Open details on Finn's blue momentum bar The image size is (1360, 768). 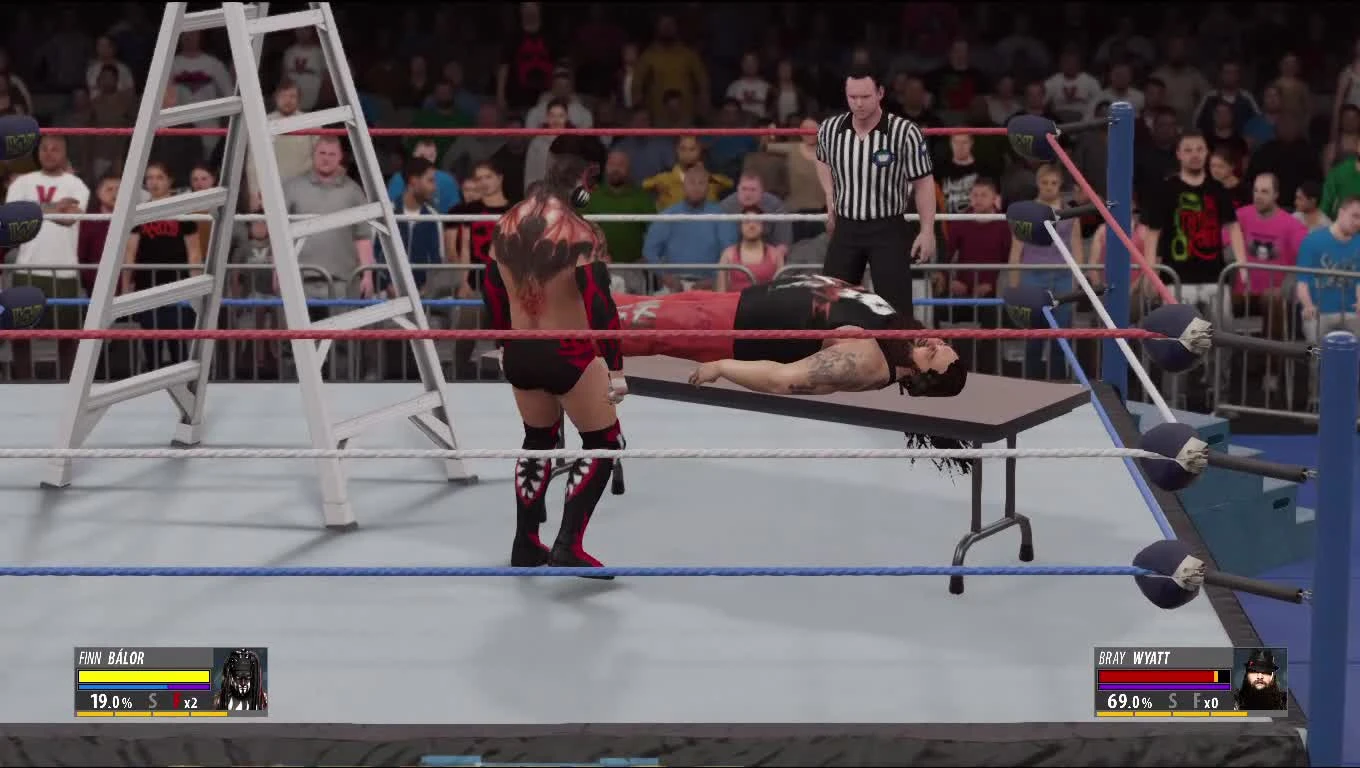click(x=125, y=687)
